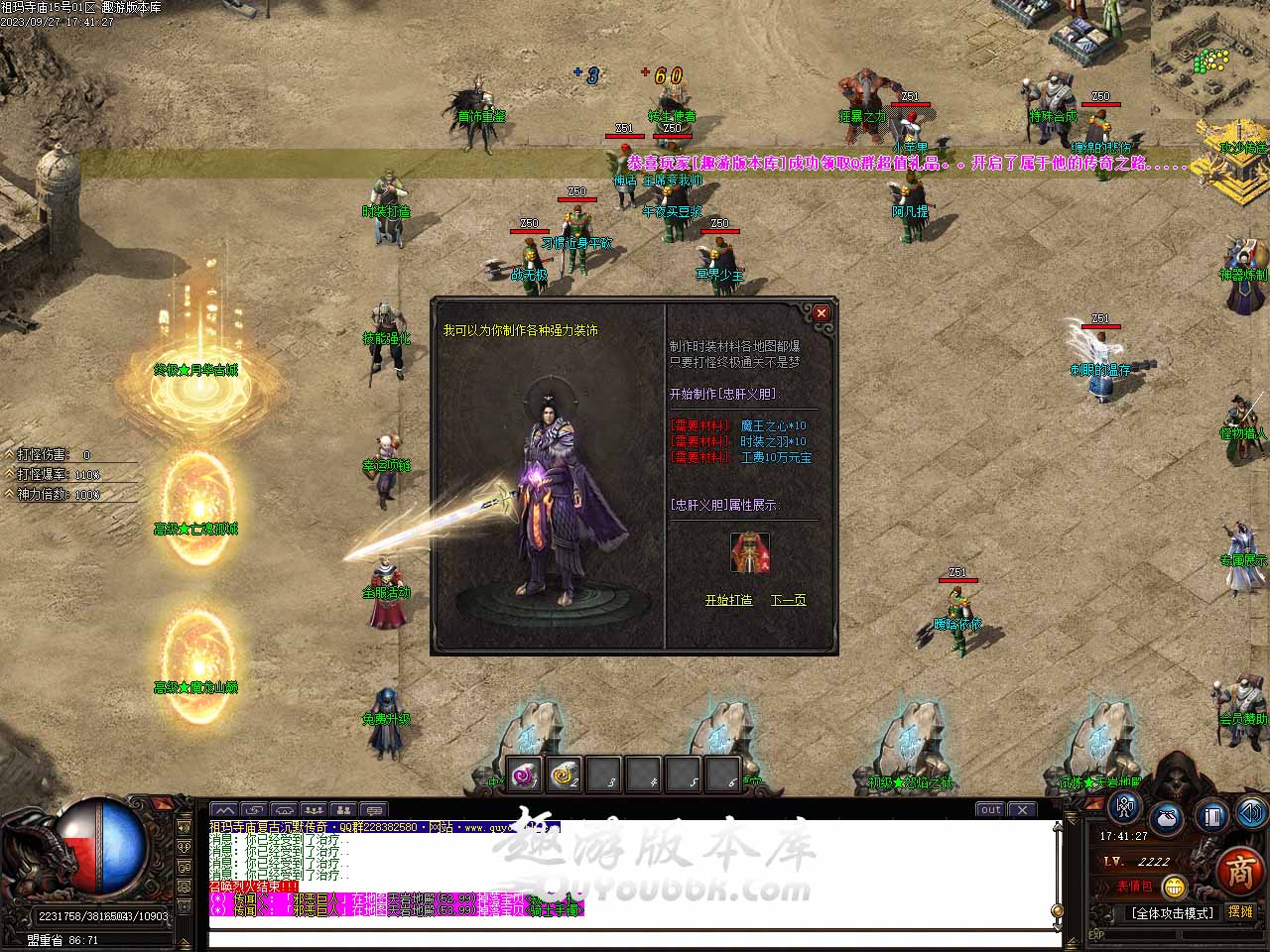
Task: Use the golden swirl item in hotbar slot 2
Action: (564, 773)
